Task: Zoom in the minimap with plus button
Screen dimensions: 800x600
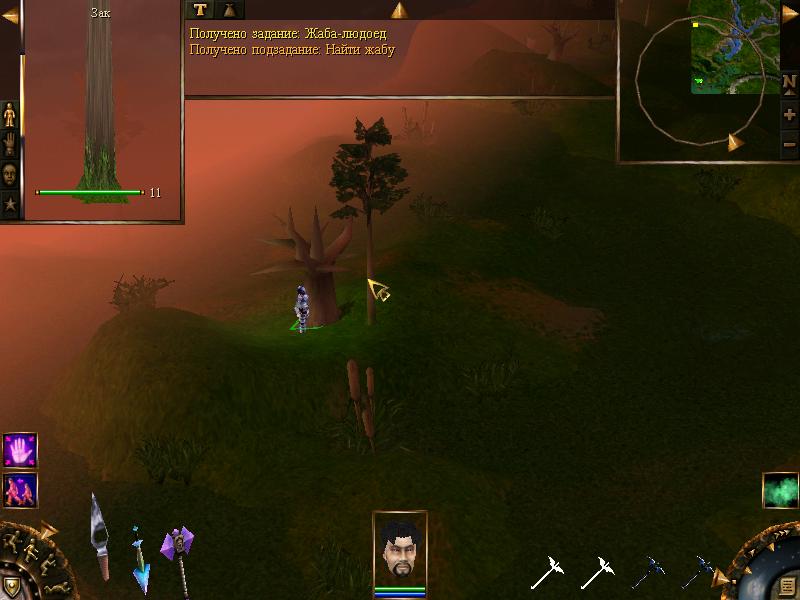Action: [789, 115]
